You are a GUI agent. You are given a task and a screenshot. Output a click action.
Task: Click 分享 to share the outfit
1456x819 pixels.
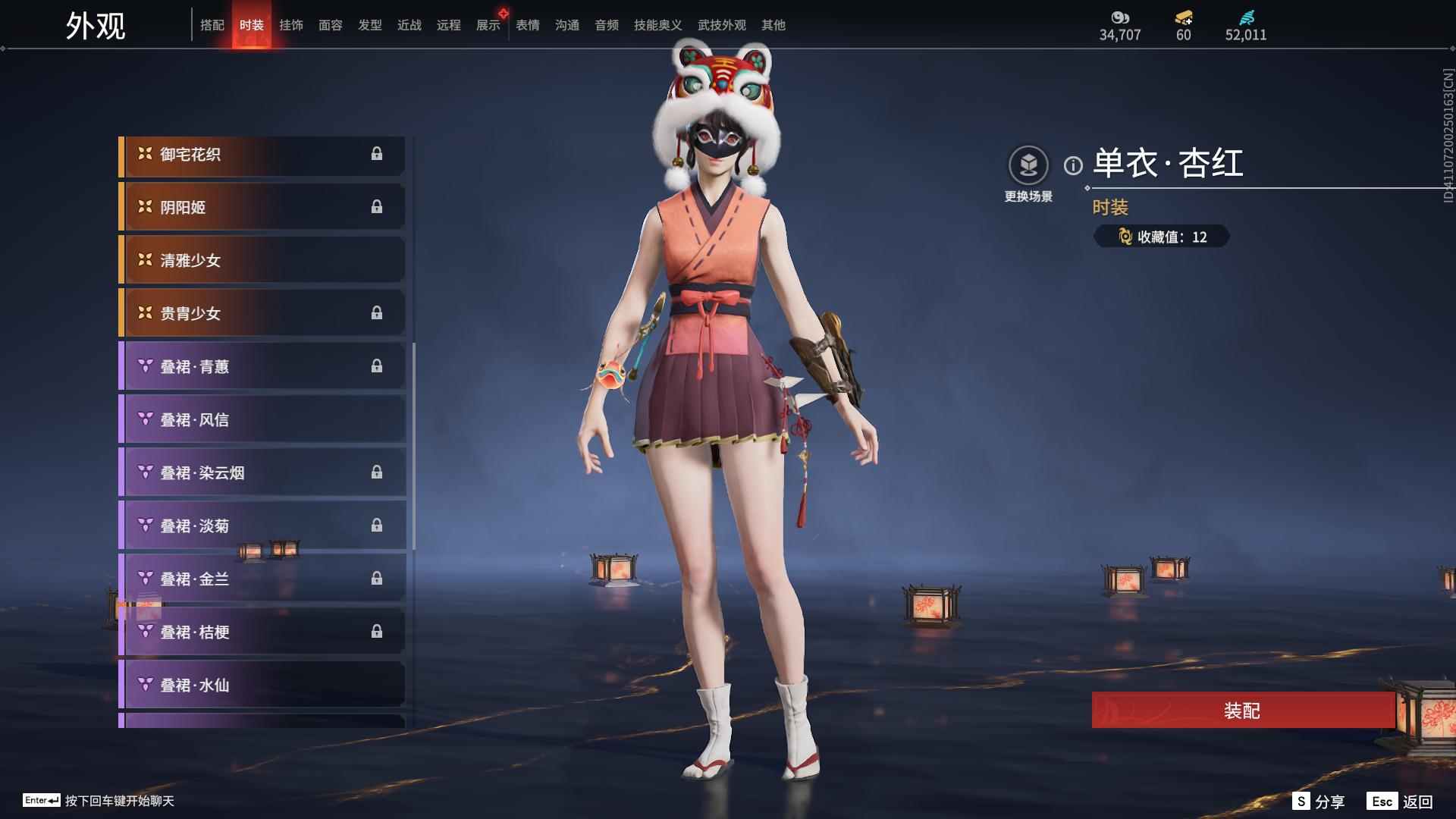(x=1330, y=800)
